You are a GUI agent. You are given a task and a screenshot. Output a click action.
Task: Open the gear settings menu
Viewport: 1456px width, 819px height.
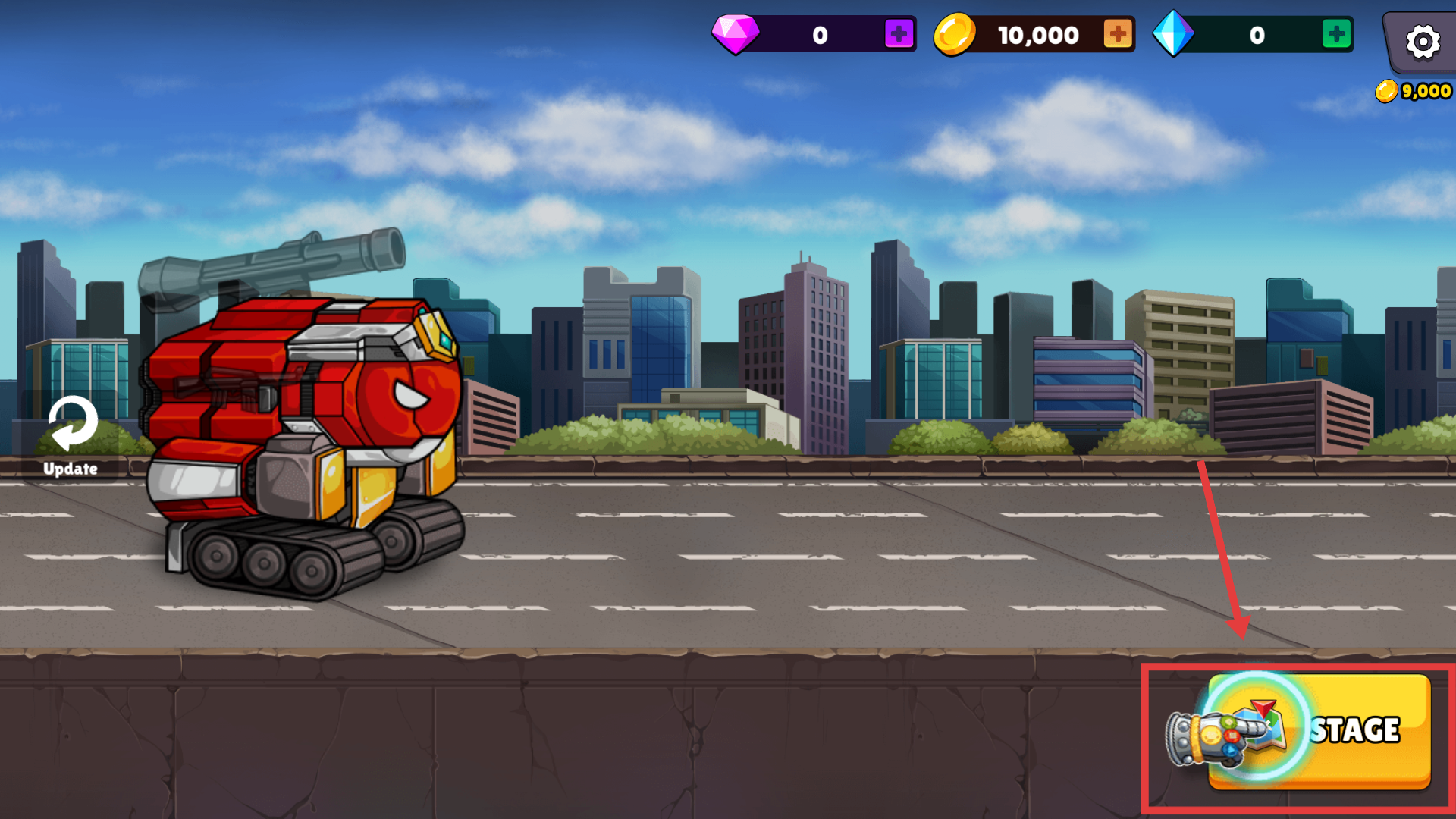click(1423, 41)
